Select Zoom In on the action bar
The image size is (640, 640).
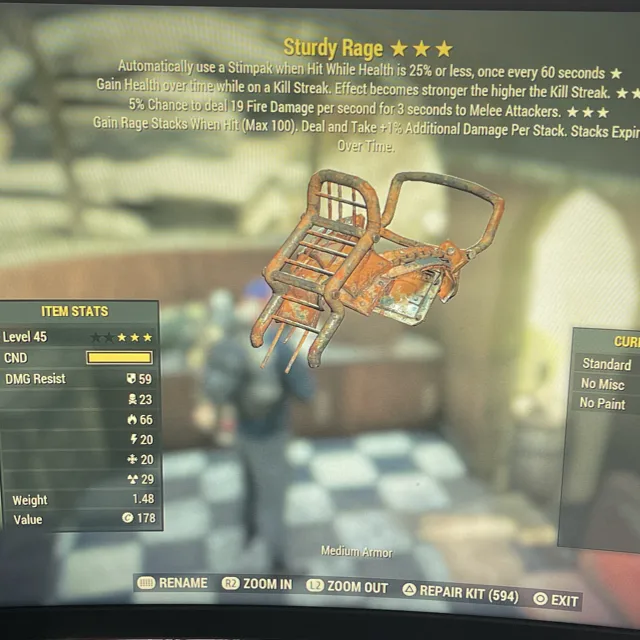coord(257,584)
